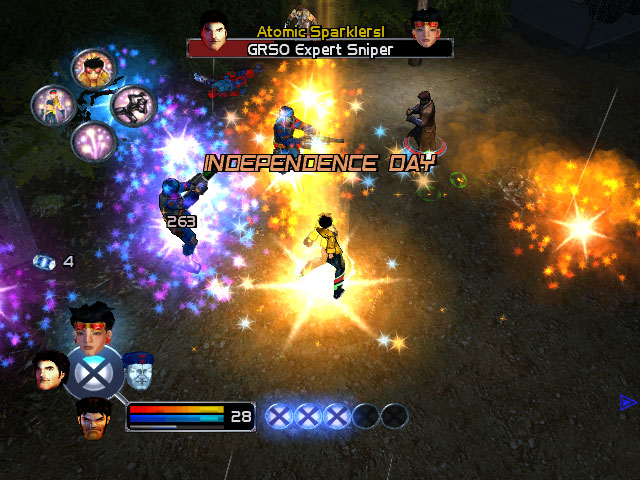Trigger the fireworks burst power icon
The width and height of the screenshot is (640, 480).
click(x=94, y=142)
